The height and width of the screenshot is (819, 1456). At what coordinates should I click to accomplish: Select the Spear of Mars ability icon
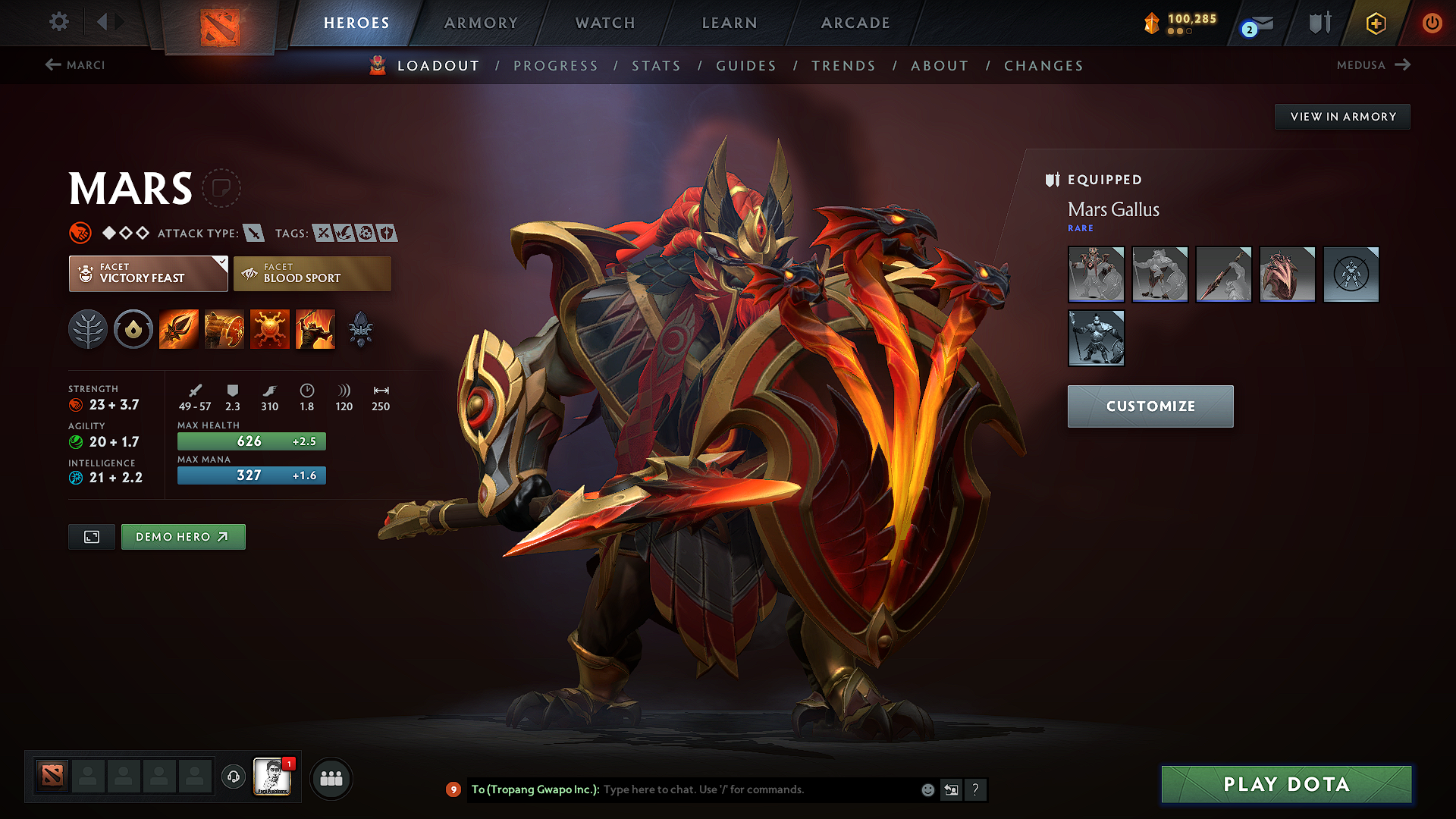click(178, 328)
